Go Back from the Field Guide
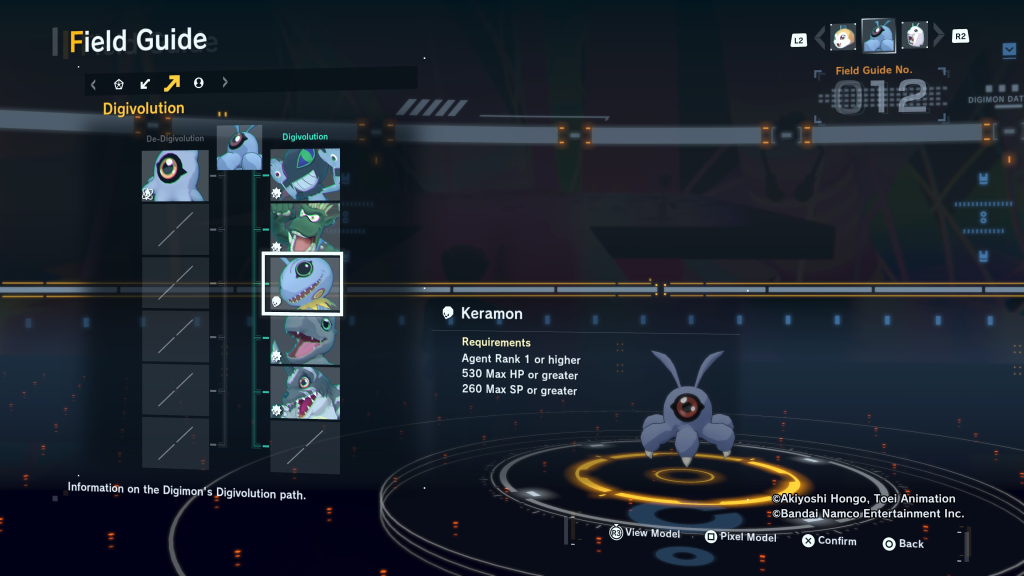 pyautogui.click(x=902, y=544)
